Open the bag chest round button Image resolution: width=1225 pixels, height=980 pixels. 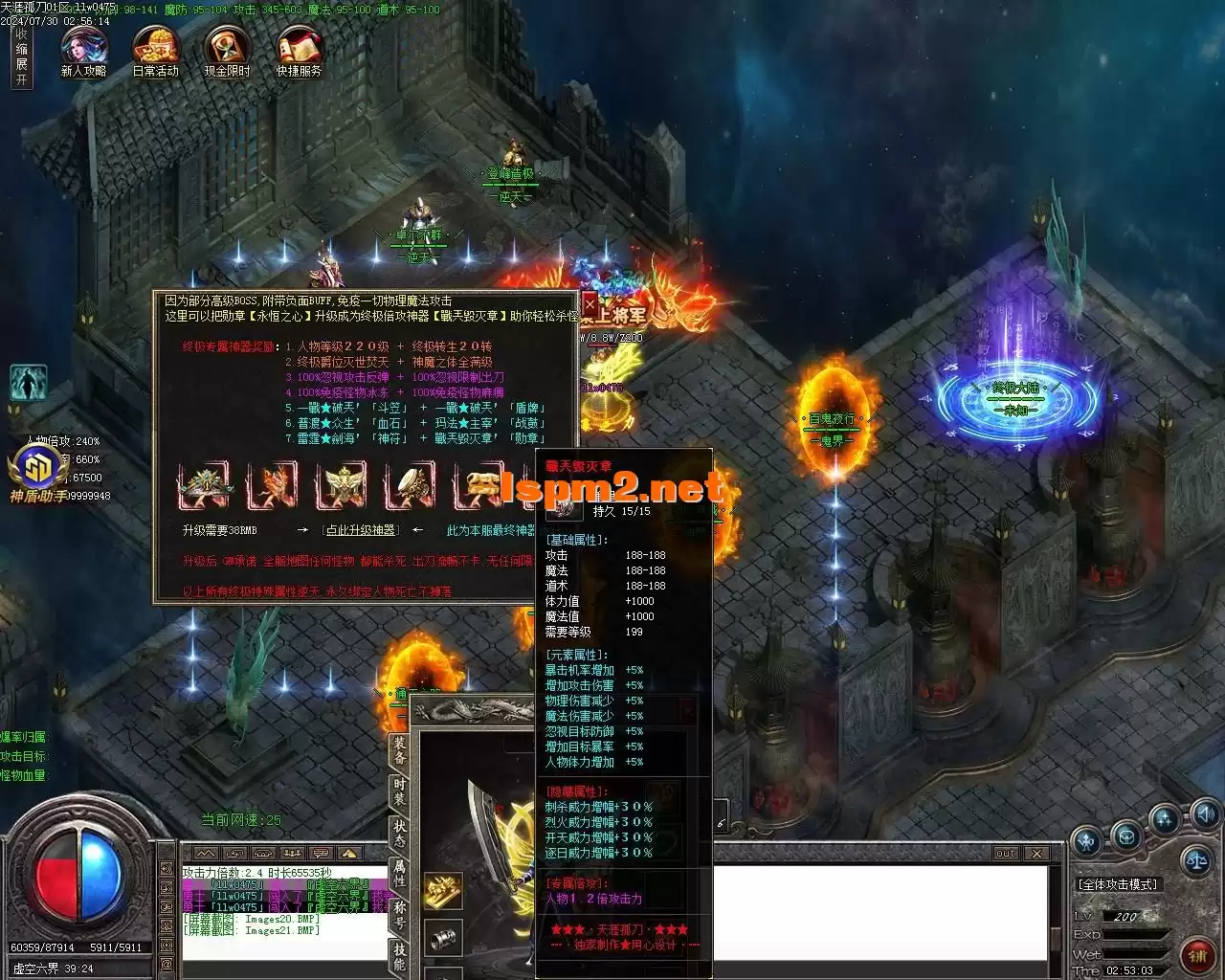coord(1127,835)
